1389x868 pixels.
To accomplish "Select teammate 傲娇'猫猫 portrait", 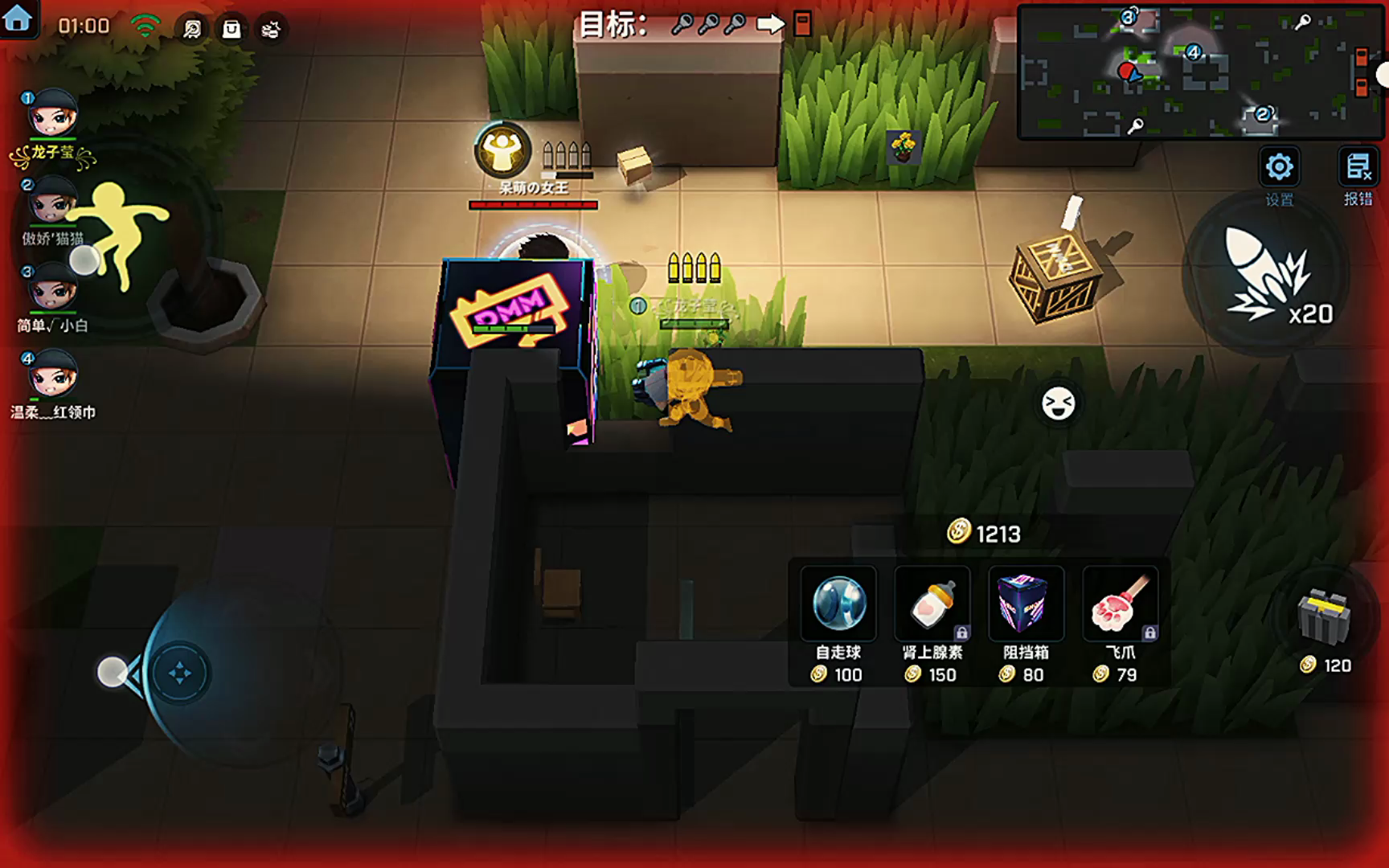I will coord(52,202).
